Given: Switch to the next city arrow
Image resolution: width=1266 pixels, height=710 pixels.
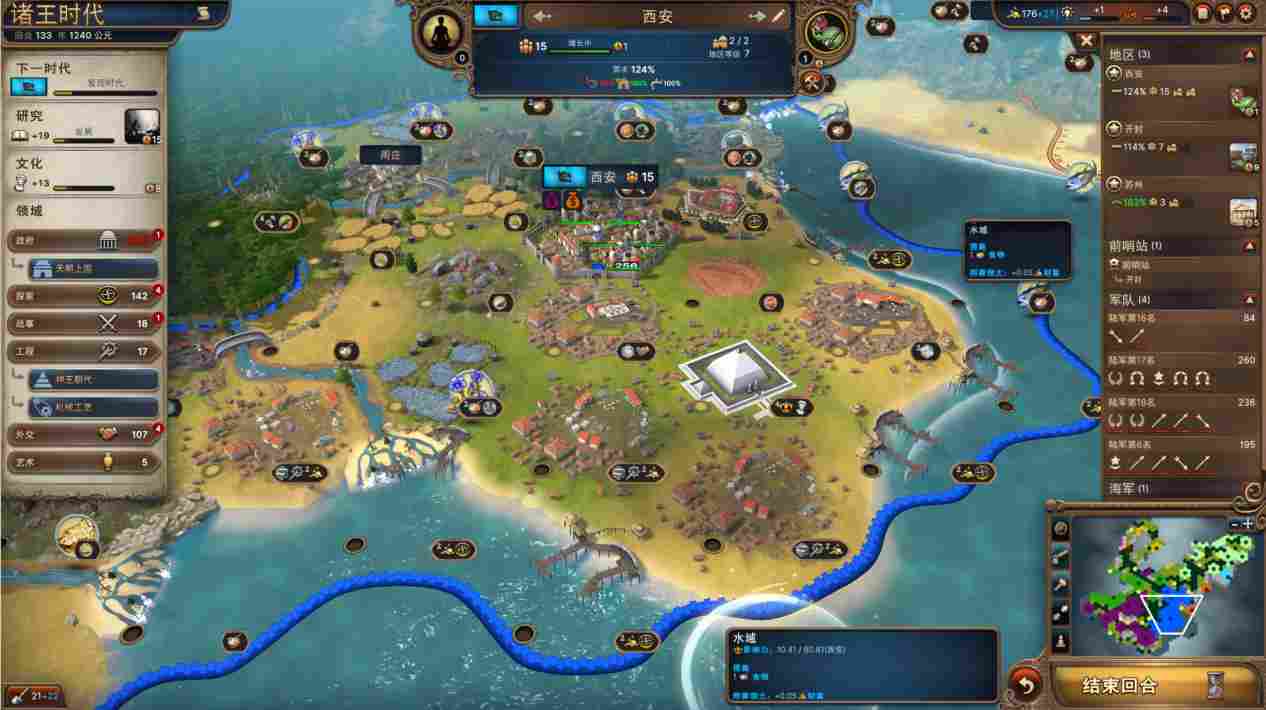Looking at the screenshot, I should point(756,16).
